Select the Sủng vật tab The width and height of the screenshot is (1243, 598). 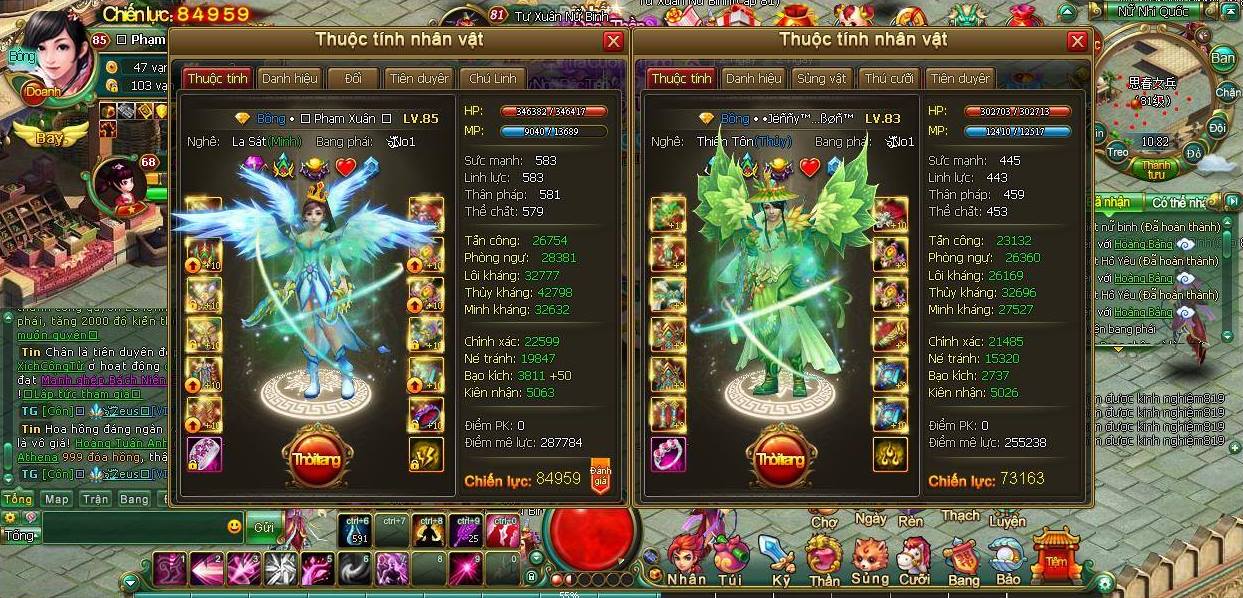(821, 78)
